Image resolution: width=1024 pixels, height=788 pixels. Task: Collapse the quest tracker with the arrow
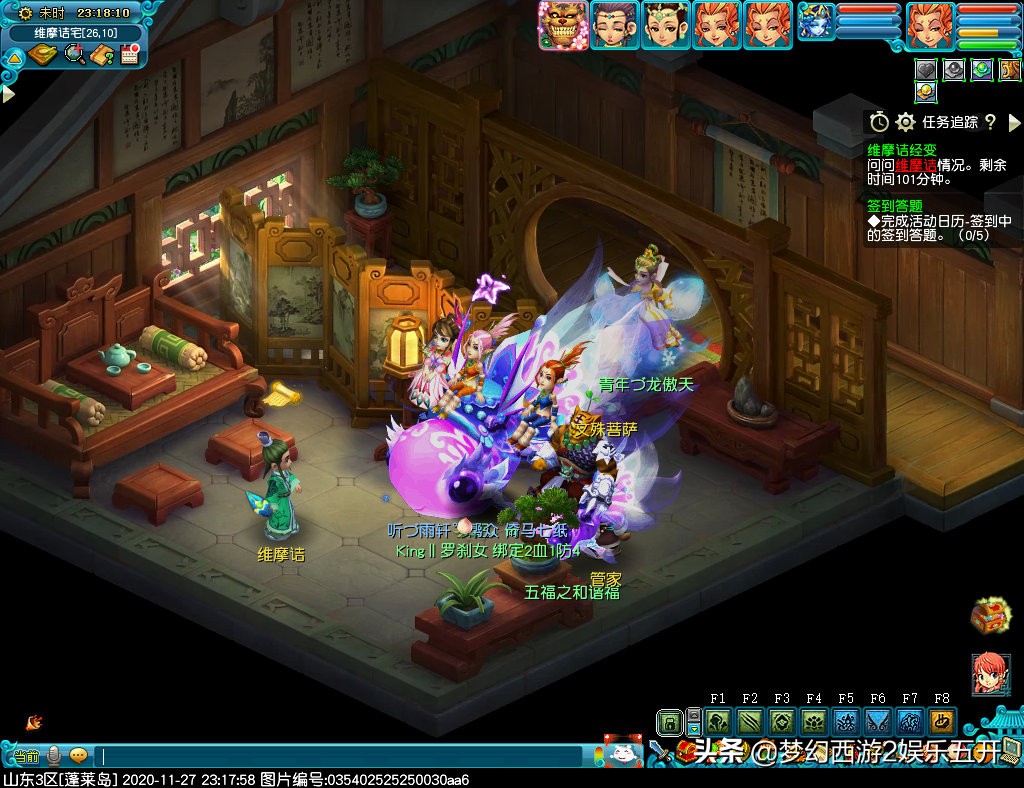tap(1014, 122)
